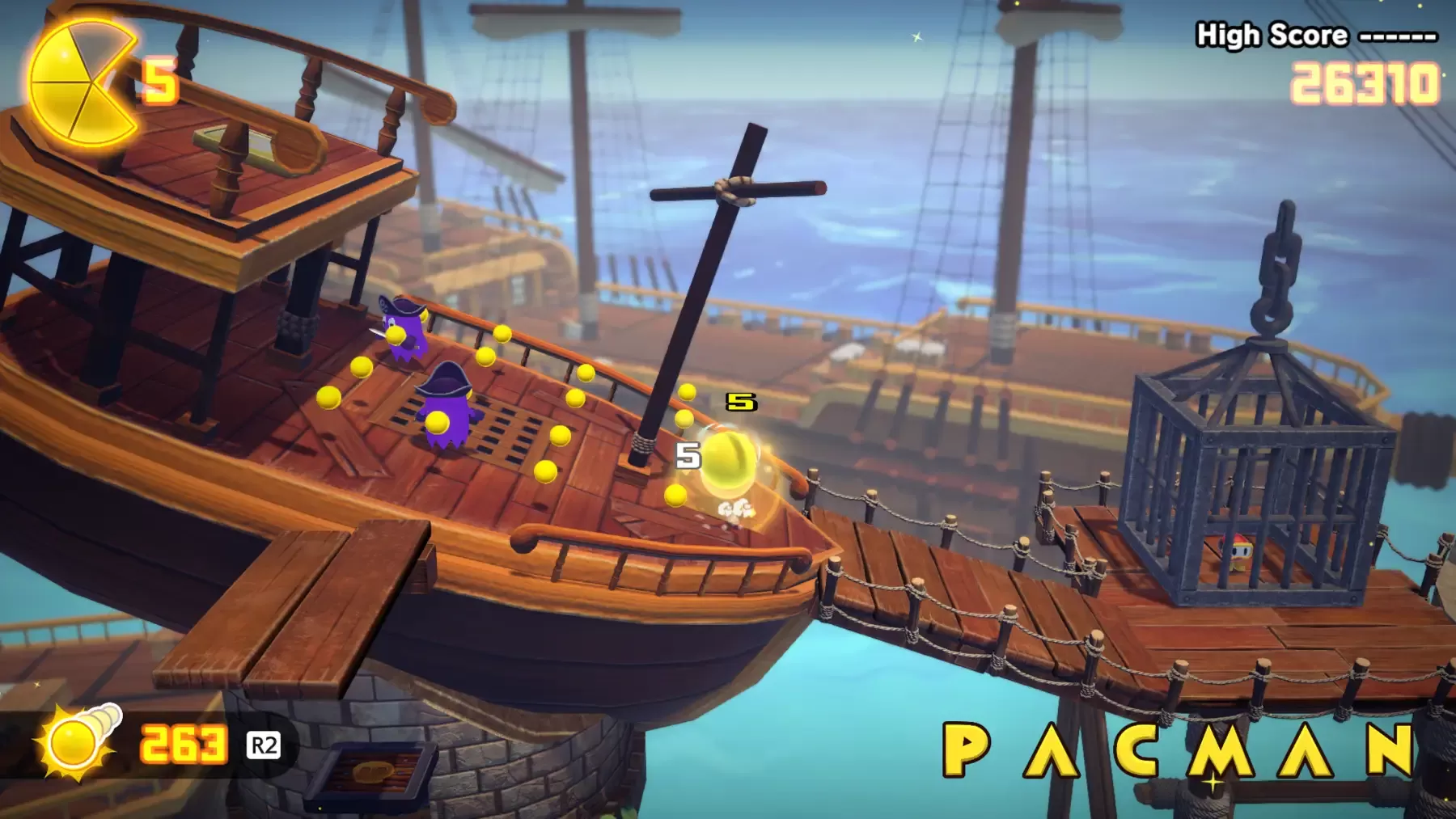The image size is (1456, 819).
Task: Click the Pac-Man life counter icon
Action: click(81, 85)
